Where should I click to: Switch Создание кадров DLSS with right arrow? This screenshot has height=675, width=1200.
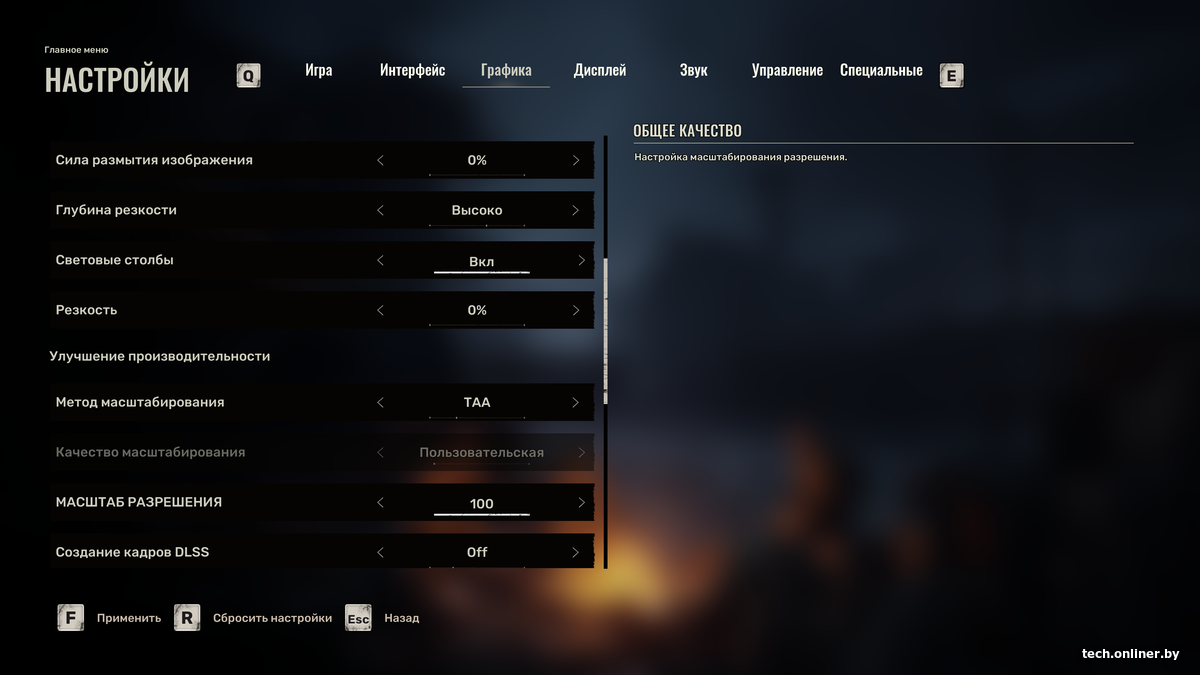click(576, 552)
